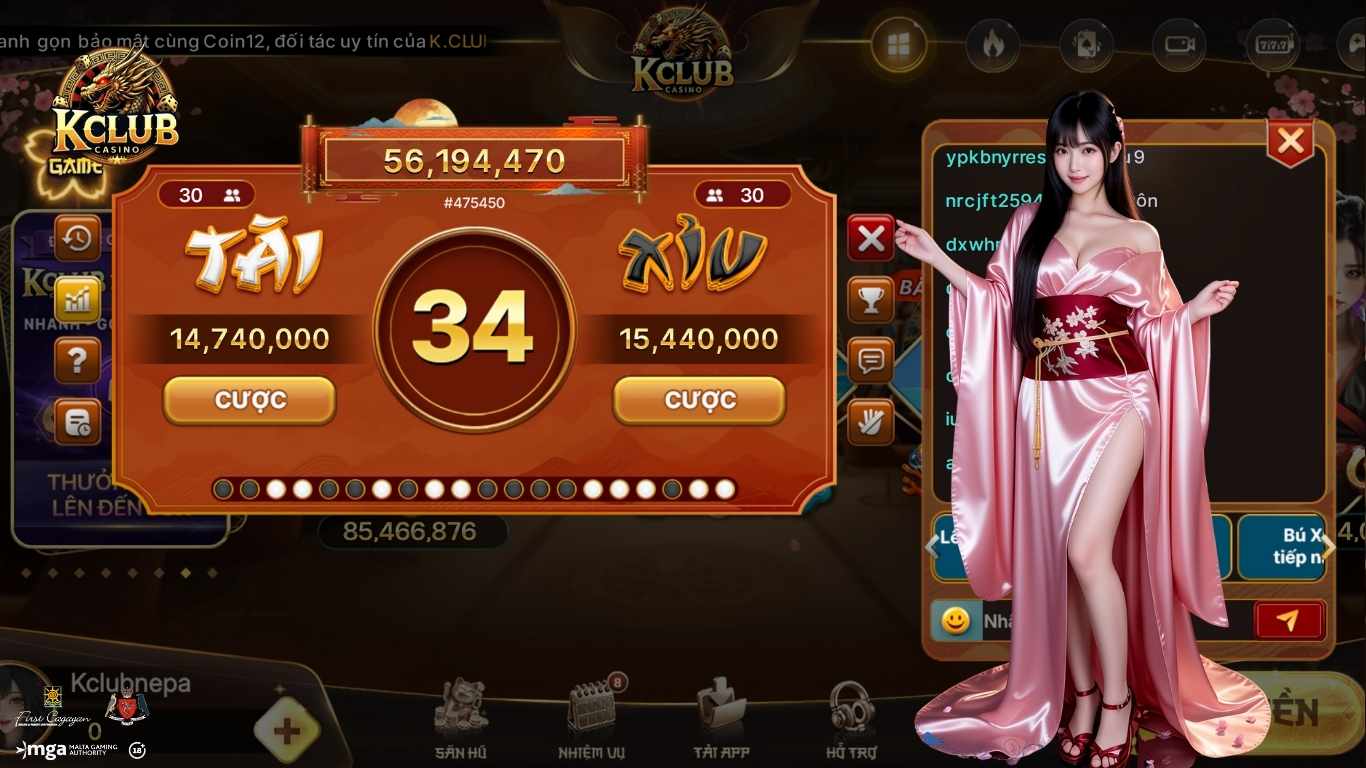Open the session records list icon
Screen dimensions: 1366x768
[x=77, y=421]
